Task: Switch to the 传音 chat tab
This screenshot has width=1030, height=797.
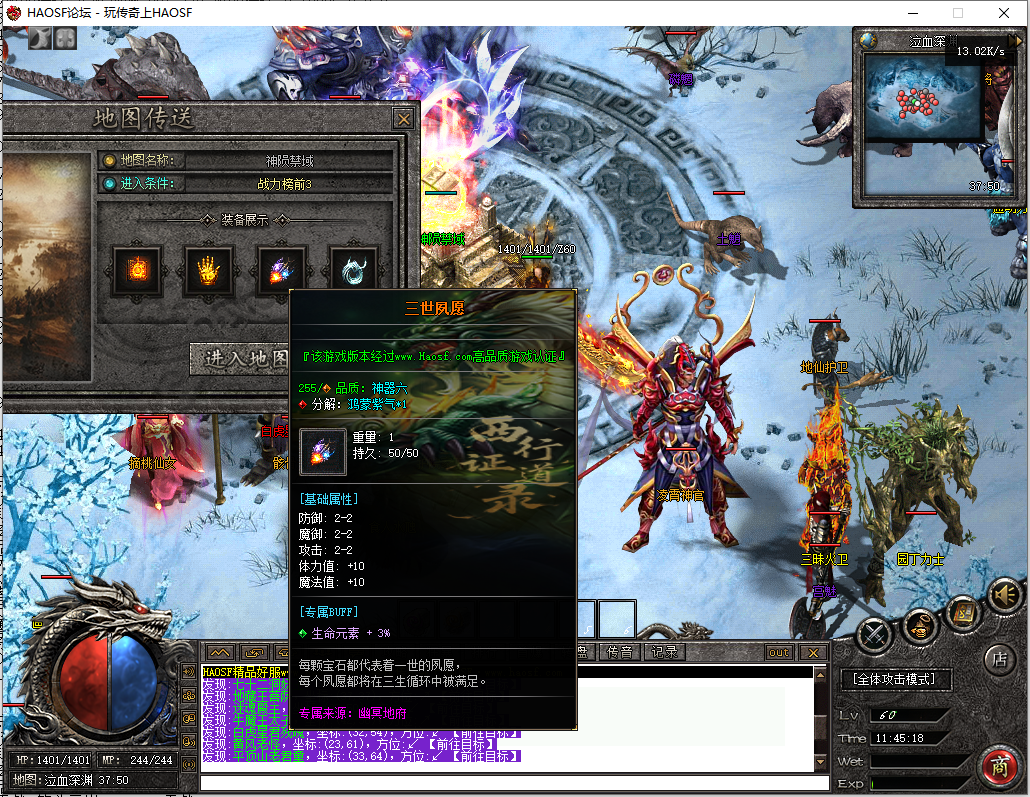Action: [x=620, y=652]
